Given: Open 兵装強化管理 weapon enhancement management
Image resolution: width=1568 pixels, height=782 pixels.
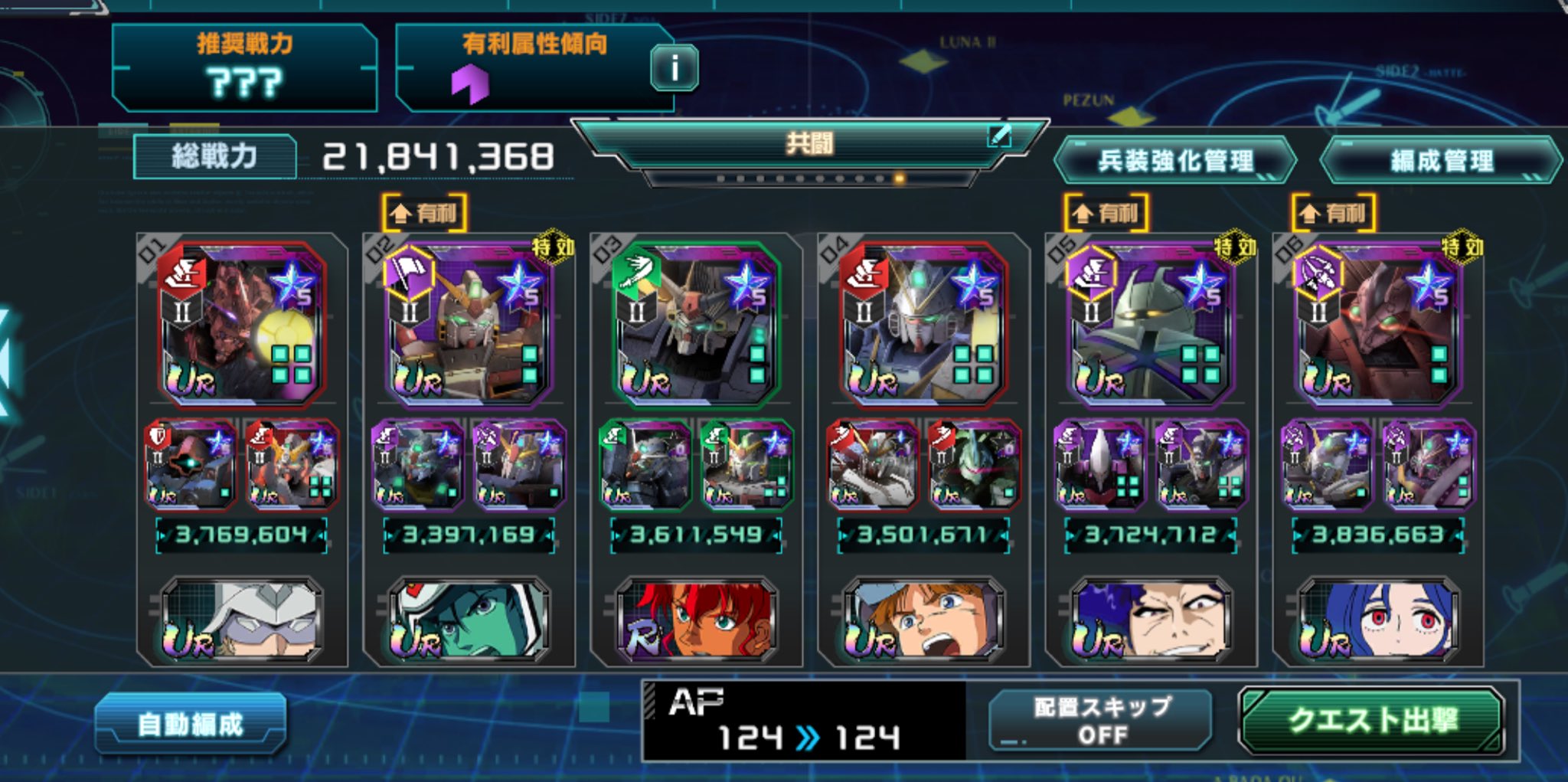Looking at the screenshot, I should click(1174, 161).
